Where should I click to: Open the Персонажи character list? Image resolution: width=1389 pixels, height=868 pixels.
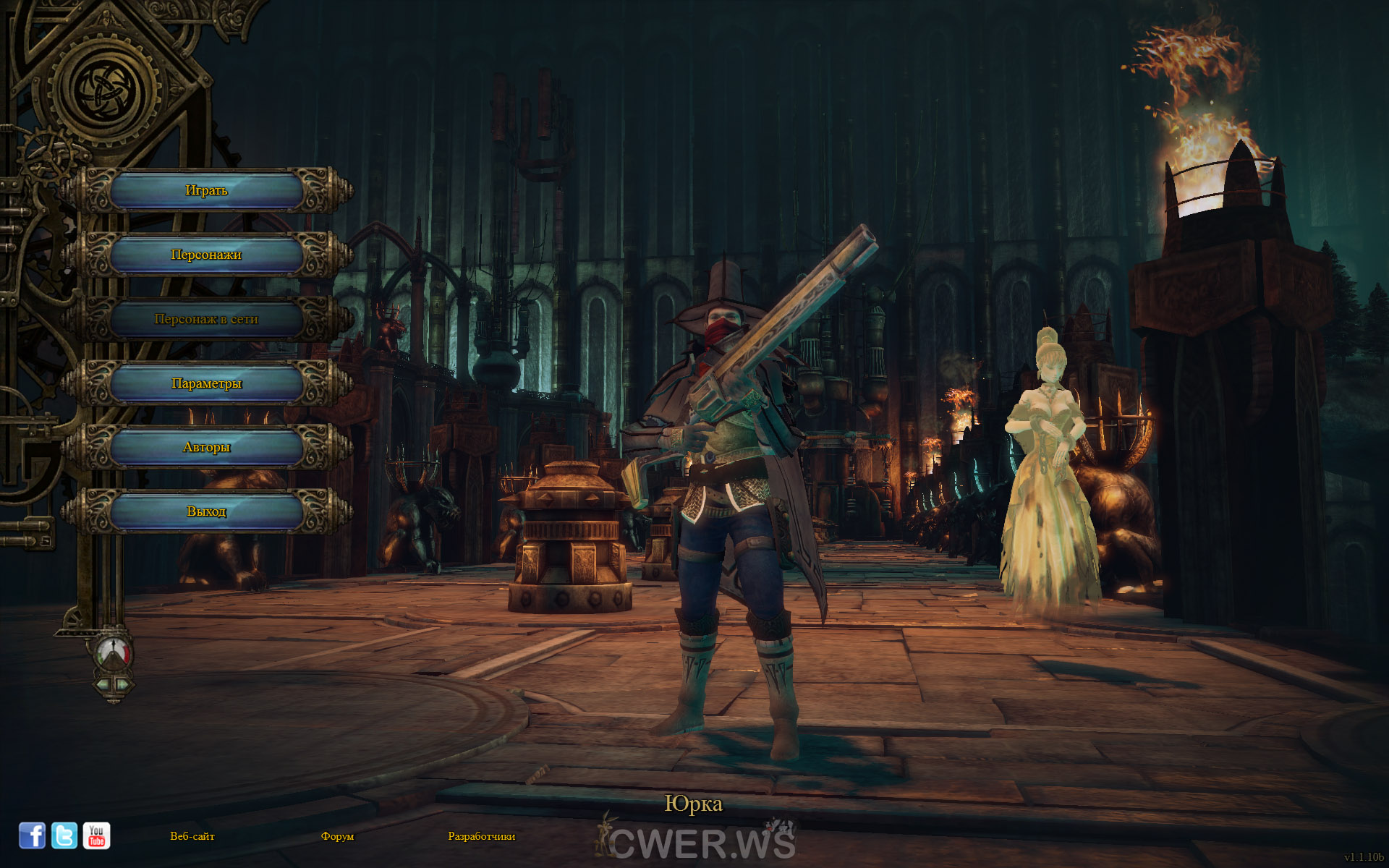pos(206,255)
